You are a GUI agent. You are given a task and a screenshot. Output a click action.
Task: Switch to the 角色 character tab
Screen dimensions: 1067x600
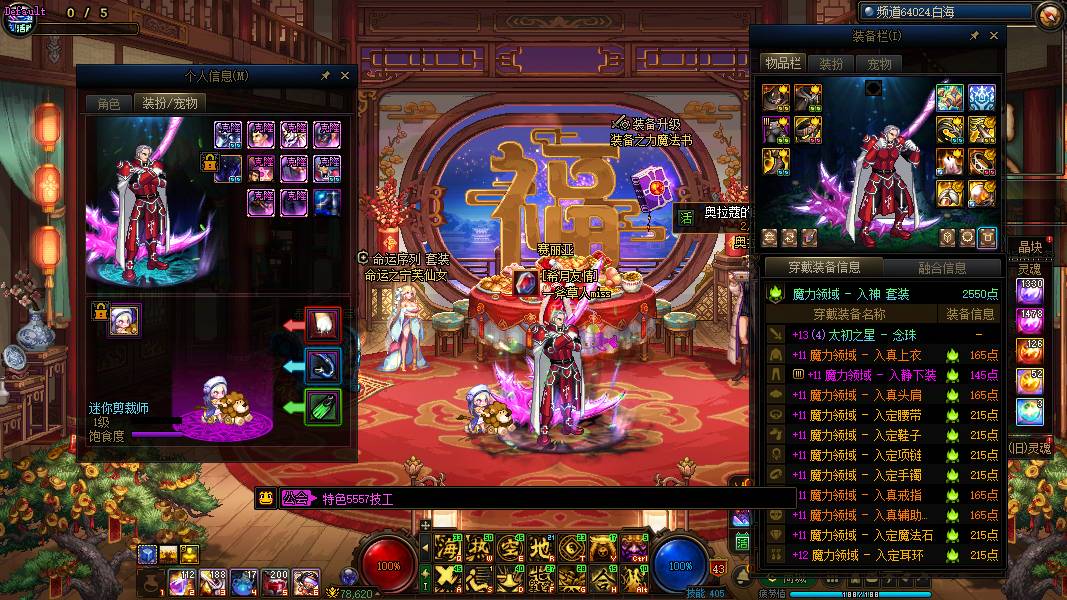click(x=108, y=103)
